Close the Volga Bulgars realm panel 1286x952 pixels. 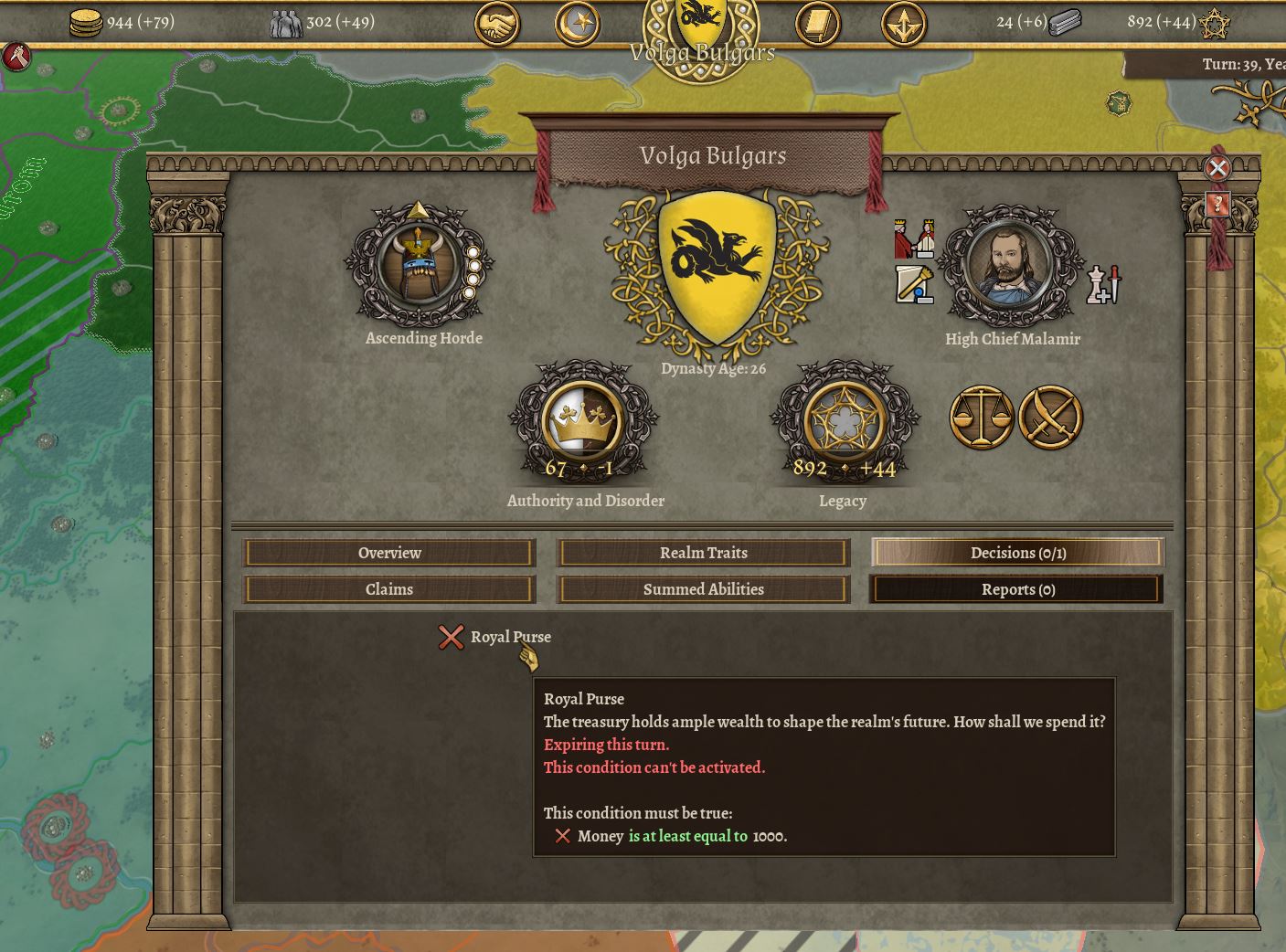(x=1217, y=168)
